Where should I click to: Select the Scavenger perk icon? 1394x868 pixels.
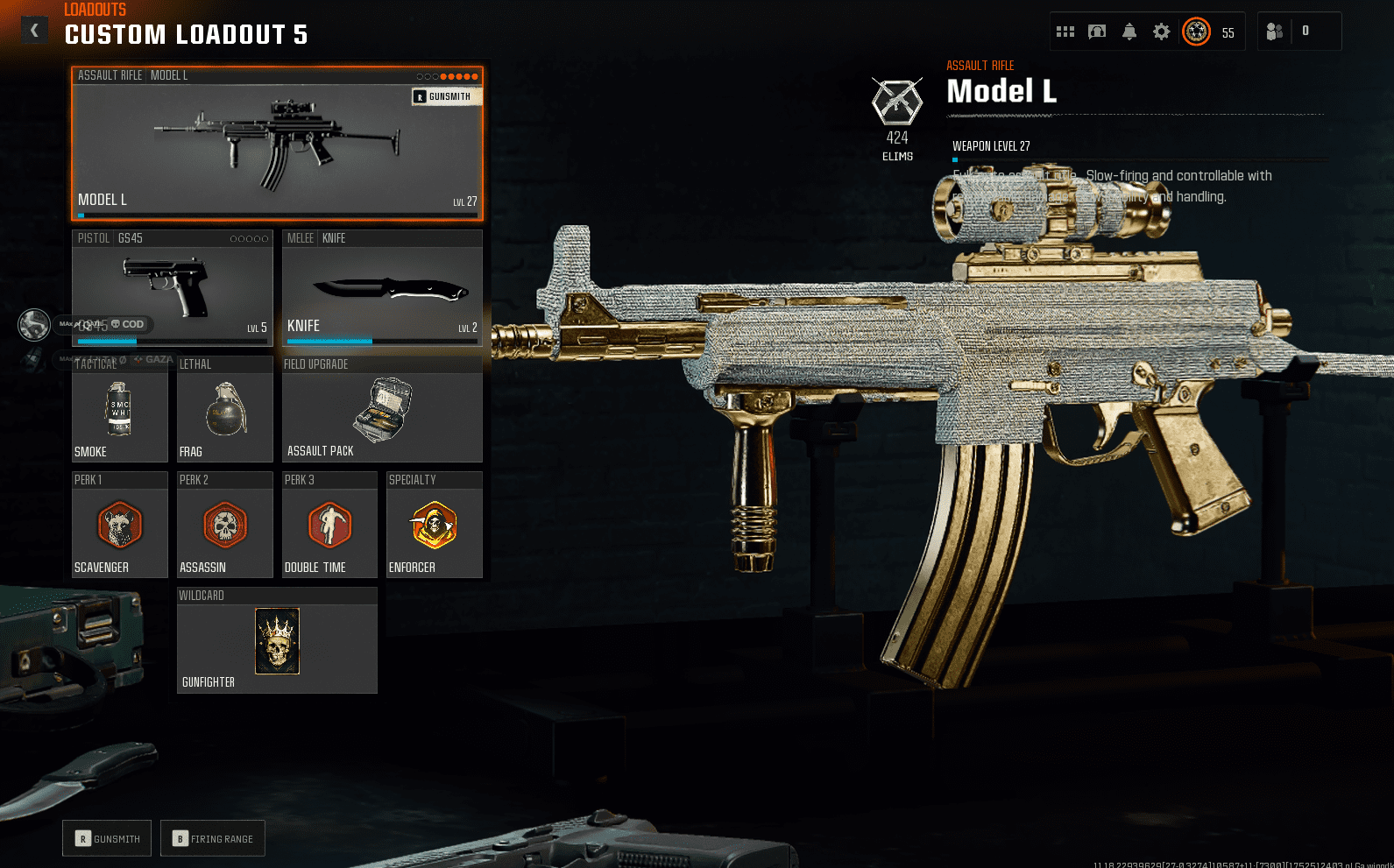tap(119, 526)
